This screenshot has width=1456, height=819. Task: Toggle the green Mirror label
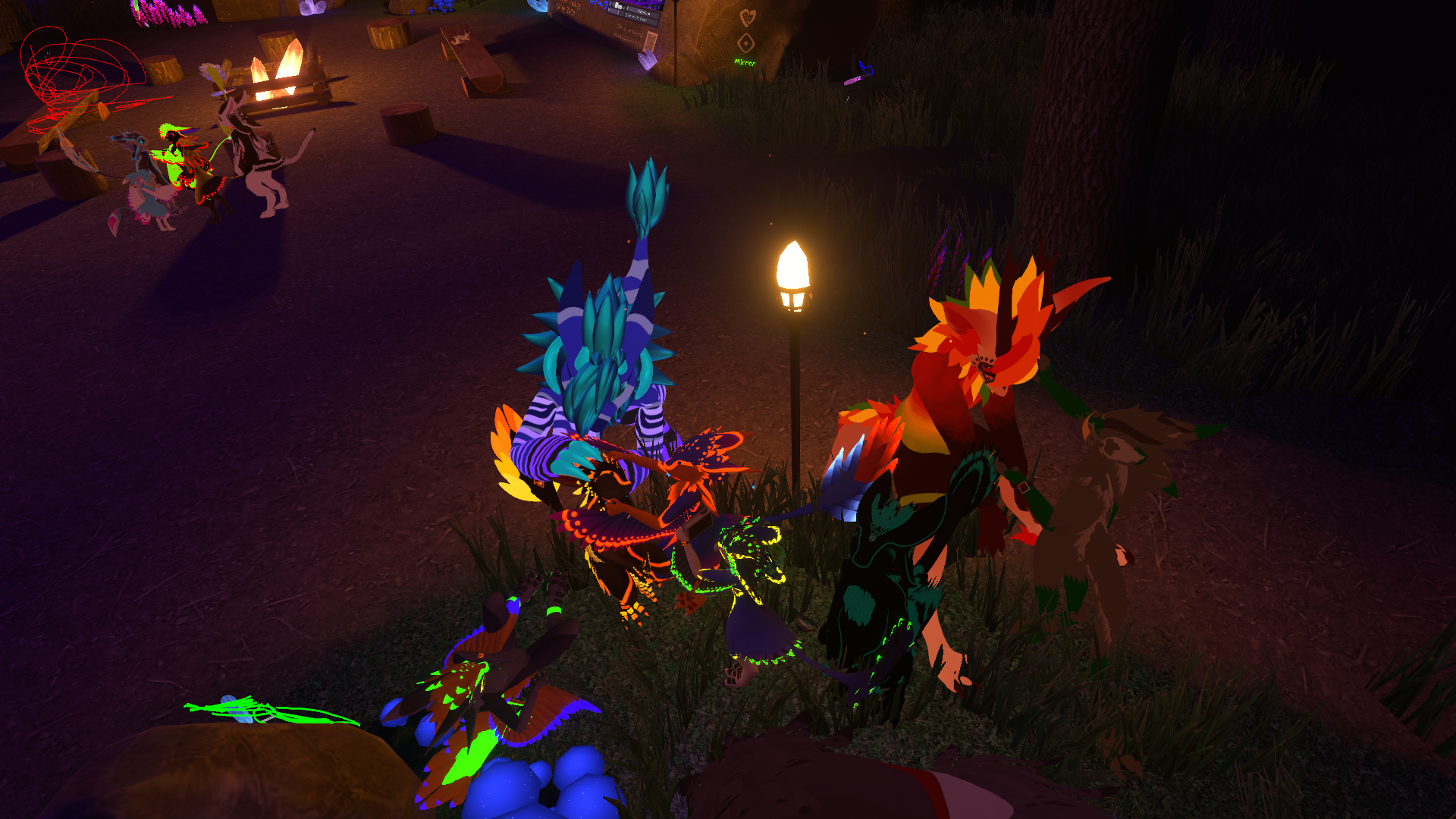tap(745, 63)
